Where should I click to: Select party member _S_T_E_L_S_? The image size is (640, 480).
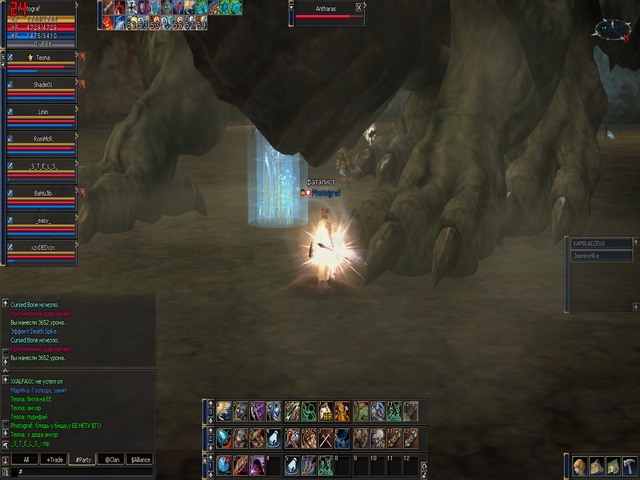tap(41, 166)
